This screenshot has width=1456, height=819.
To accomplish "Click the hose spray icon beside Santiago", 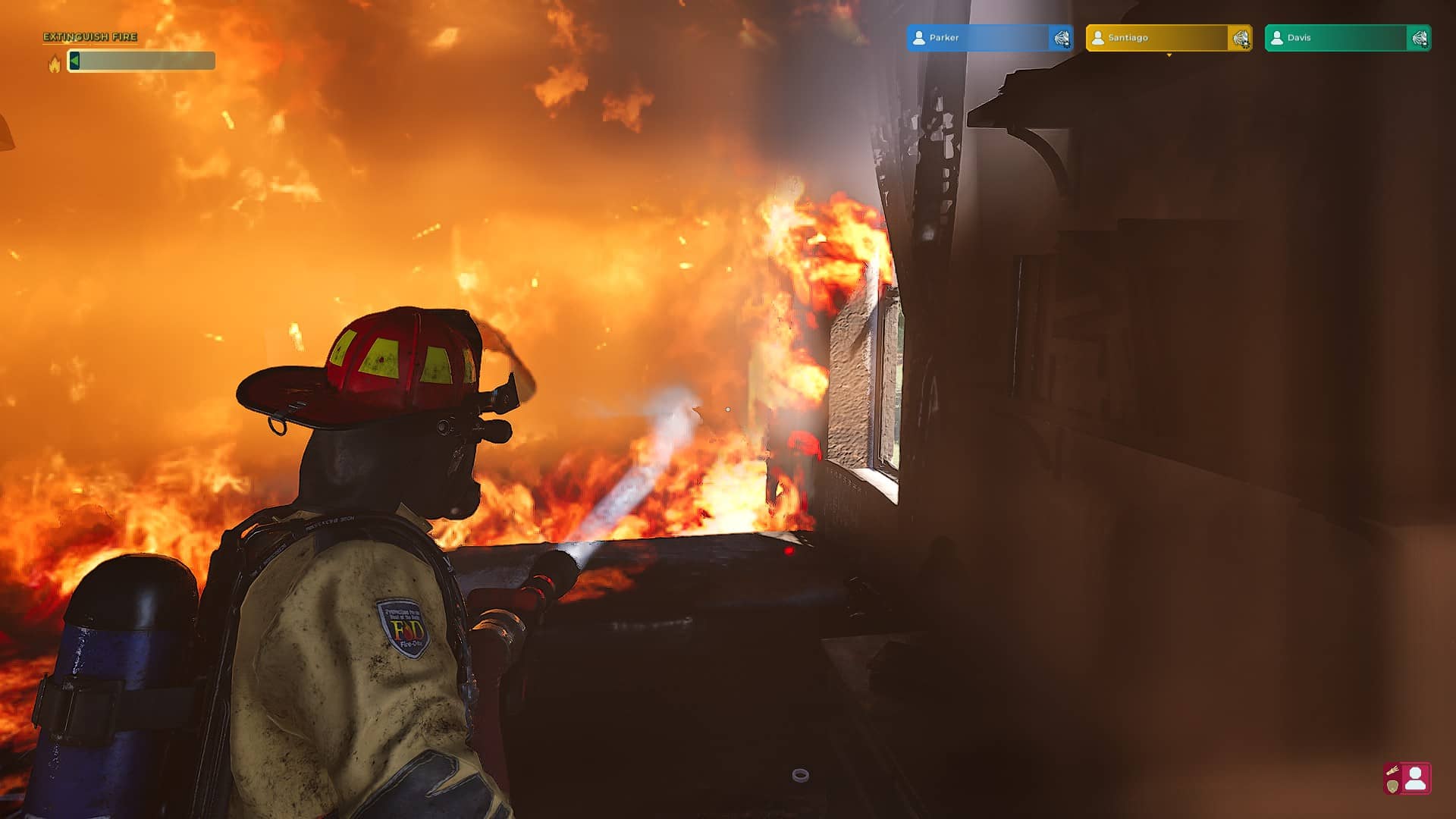I will [x=1241, y=38].
